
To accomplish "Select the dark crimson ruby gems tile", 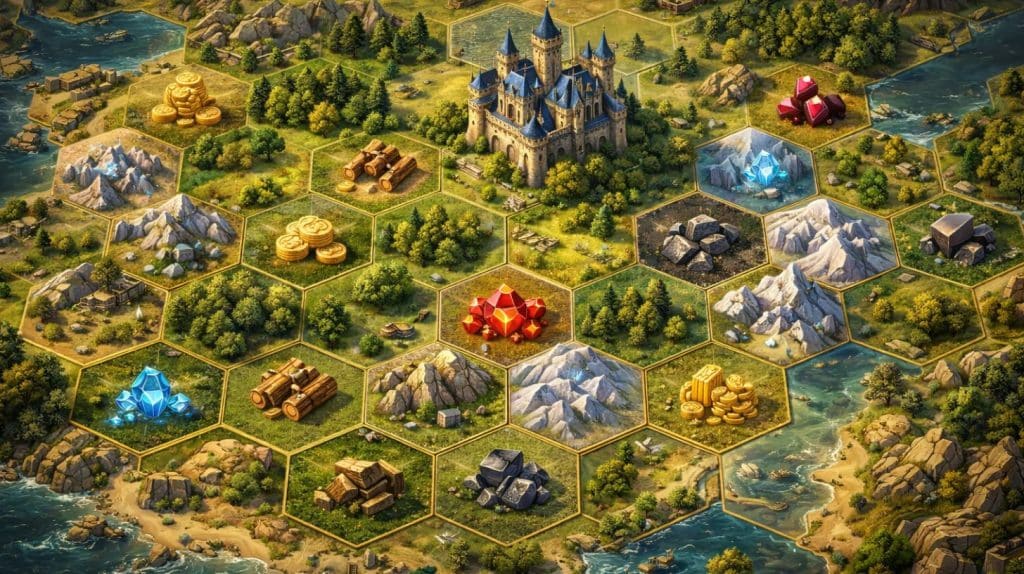I will point(811,104).
